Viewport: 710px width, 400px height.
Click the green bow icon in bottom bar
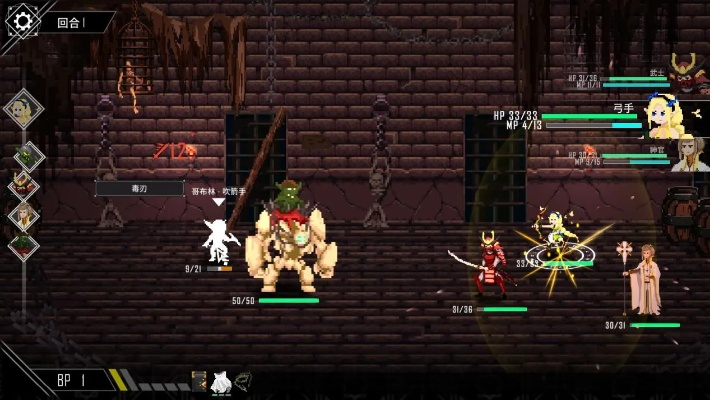coord(243,381)
